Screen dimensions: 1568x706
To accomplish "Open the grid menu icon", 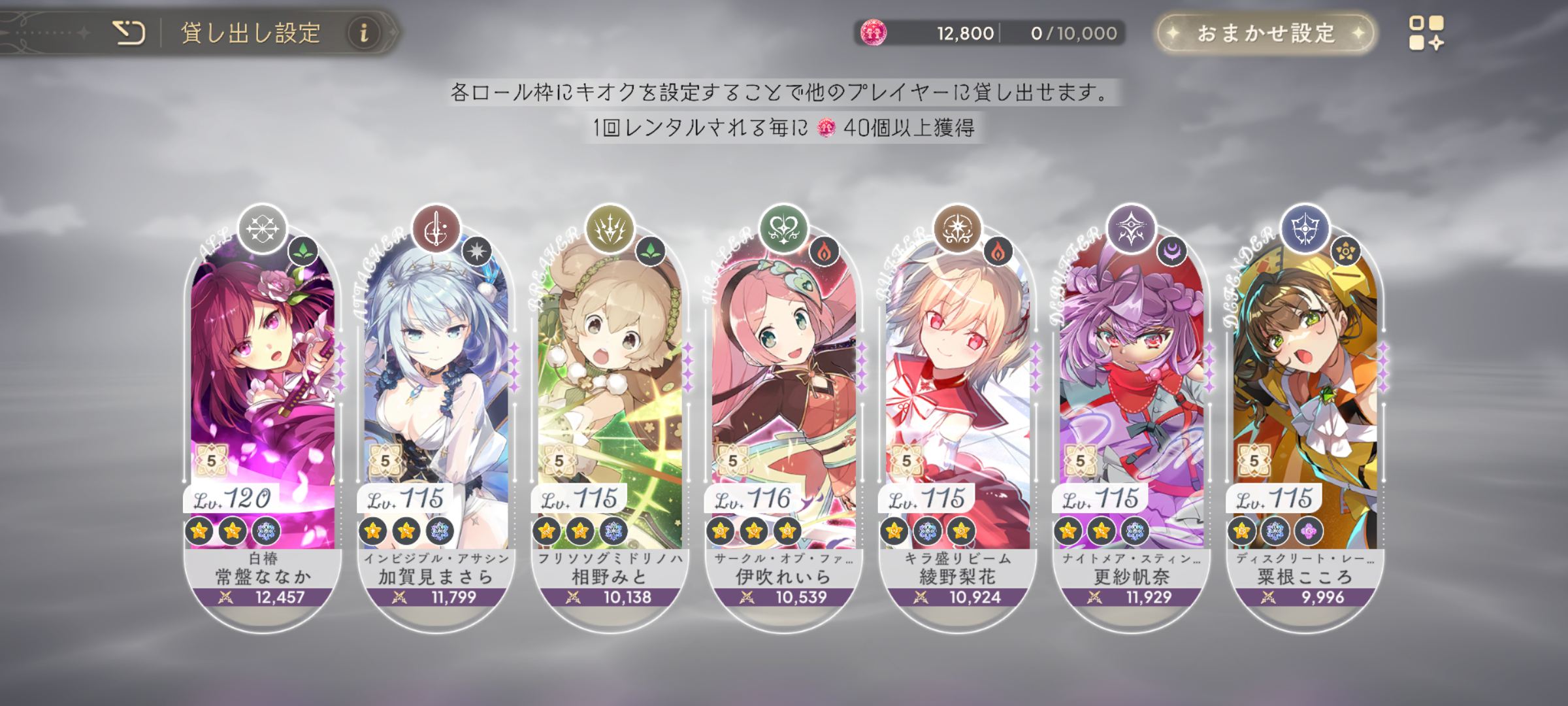I will (x=1426, y=33).
